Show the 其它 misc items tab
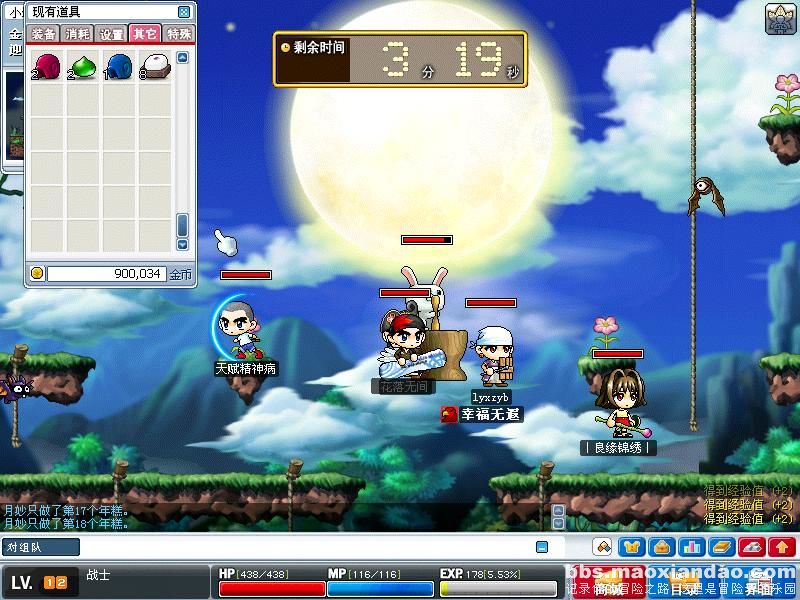This screenshot has width=800, height=600. pyautogui.click(x=145, y=33)
